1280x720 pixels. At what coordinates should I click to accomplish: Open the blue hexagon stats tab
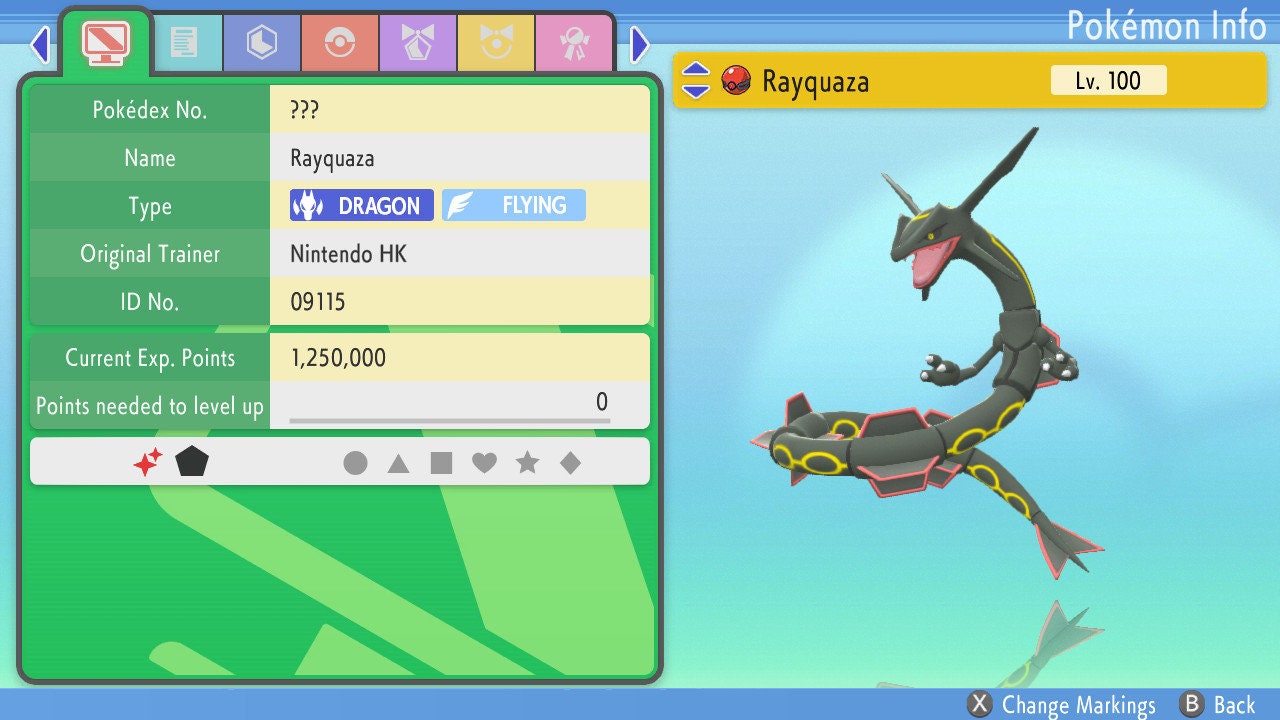pos(261,42)
